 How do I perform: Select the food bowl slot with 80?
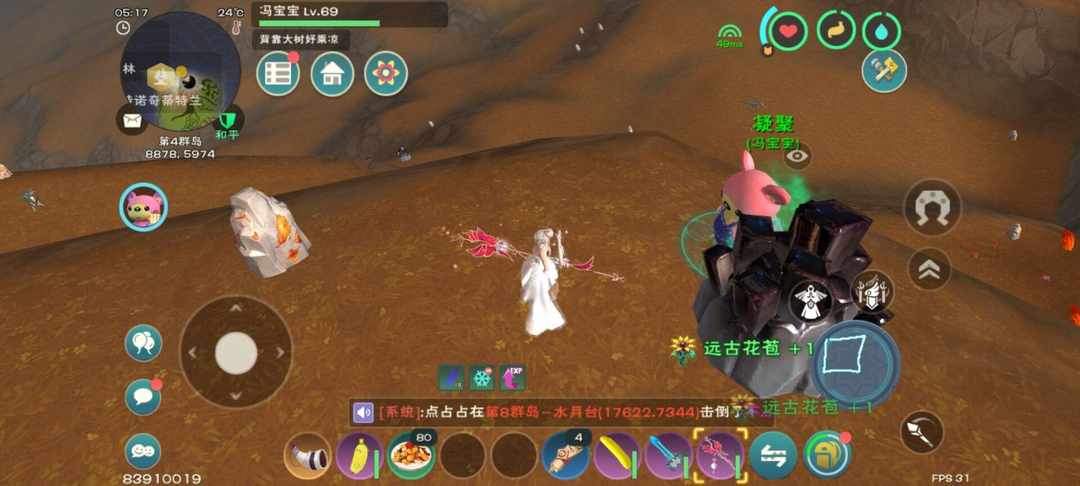[x=410, y=455]
